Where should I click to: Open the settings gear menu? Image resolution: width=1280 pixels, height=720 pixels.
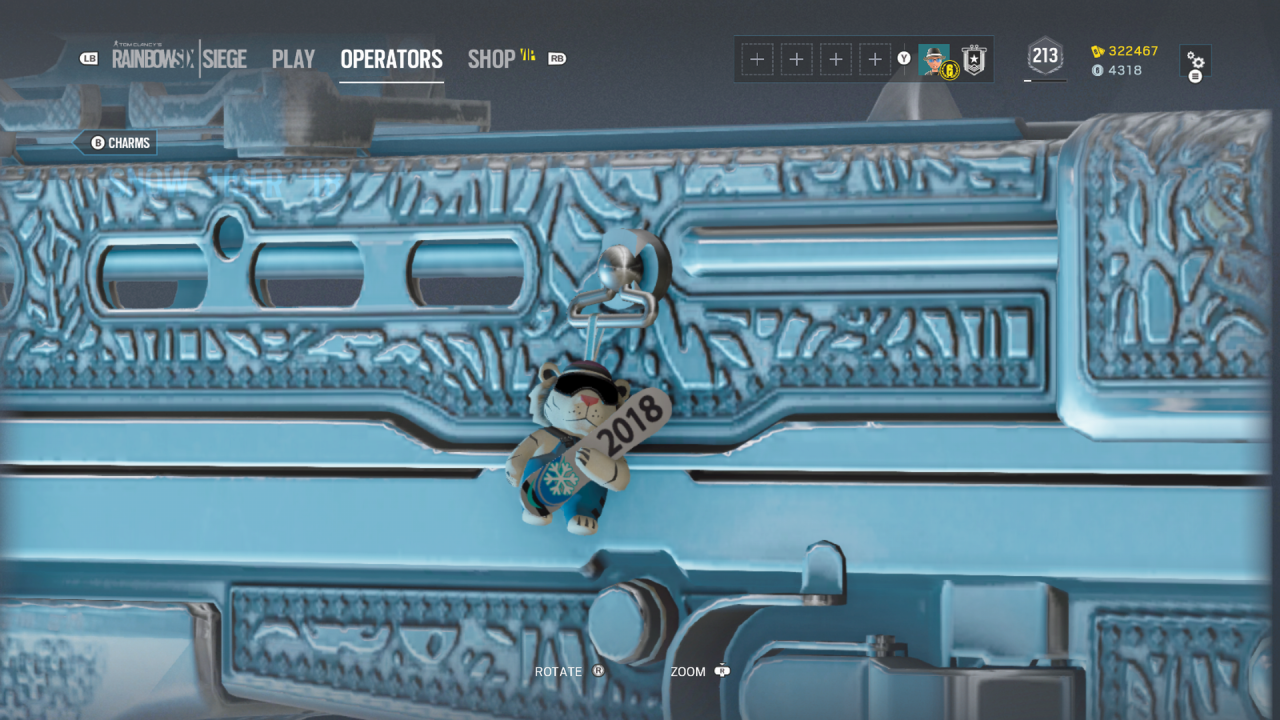(x=1195, y=61)
